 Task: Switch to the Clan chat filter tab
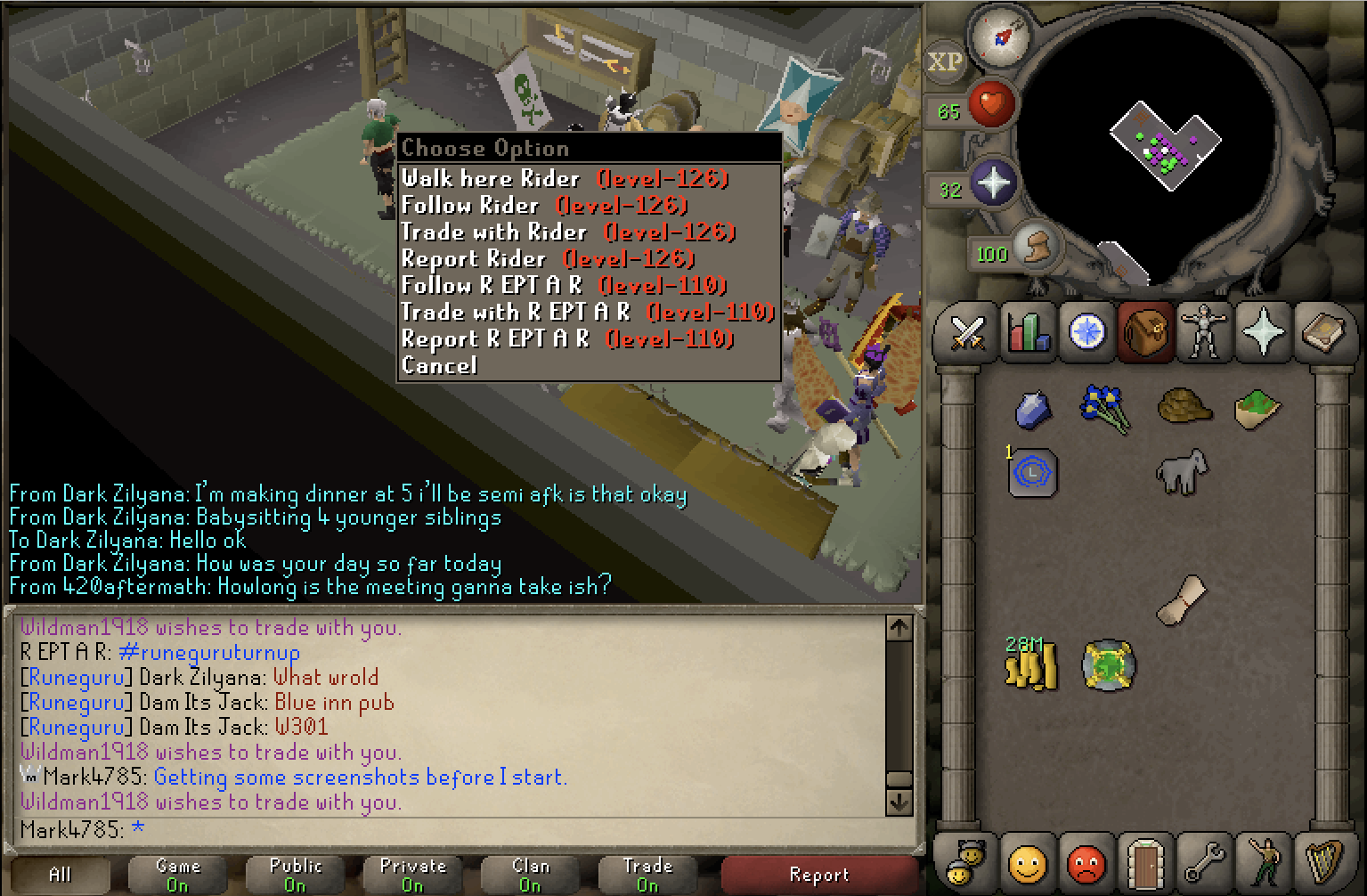pos(530,875)
